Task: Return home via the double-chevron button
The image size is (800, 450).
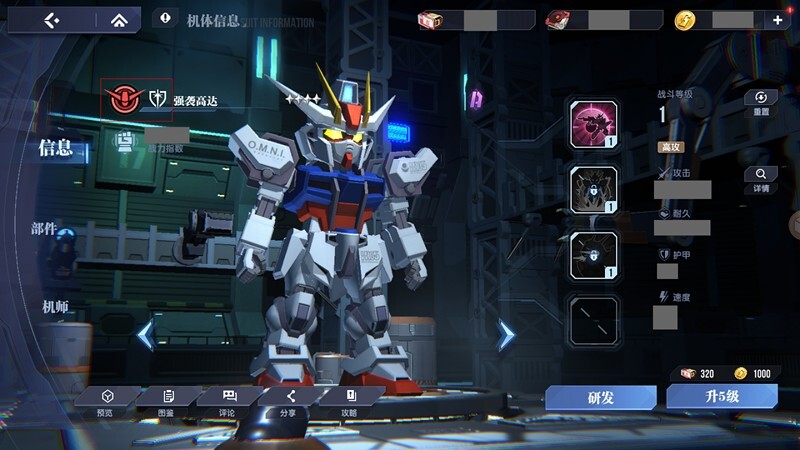Action: tap(119, 19)
